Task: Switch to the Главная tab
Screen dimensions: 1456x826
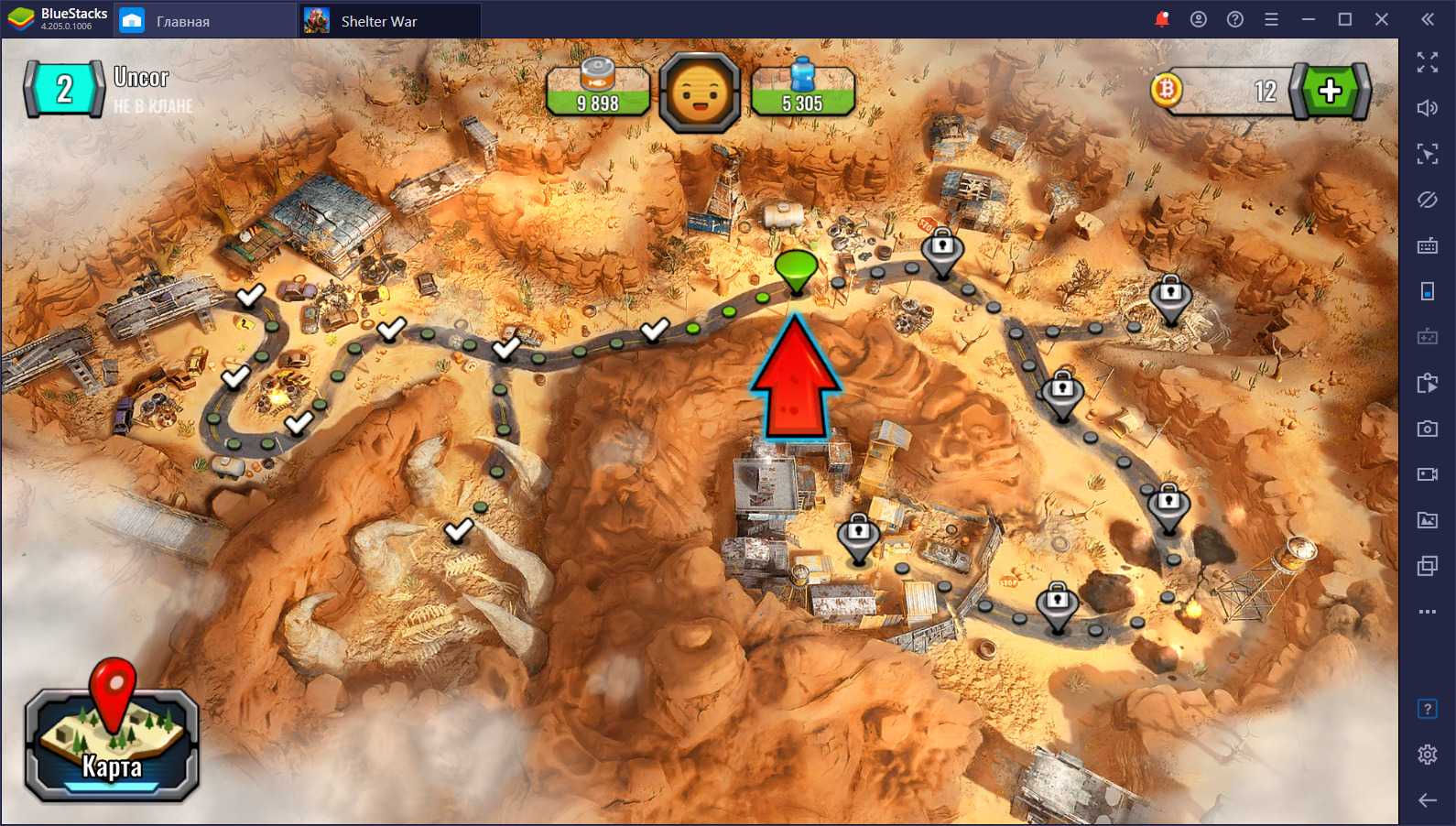Action: (182, 21)
